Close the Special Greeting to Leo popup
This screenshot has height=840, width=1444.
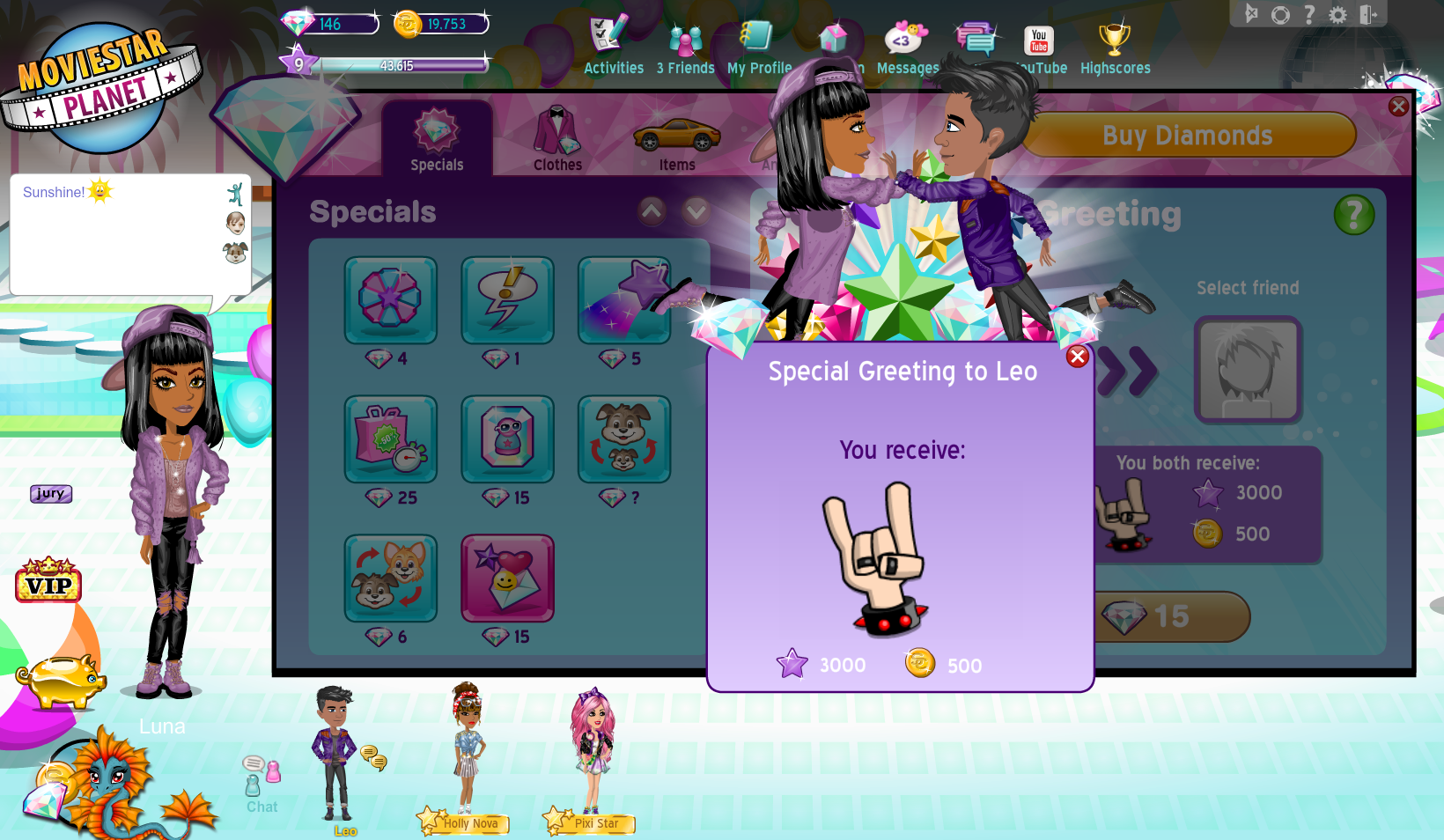pyautogui.click(x=1077, y=357)
